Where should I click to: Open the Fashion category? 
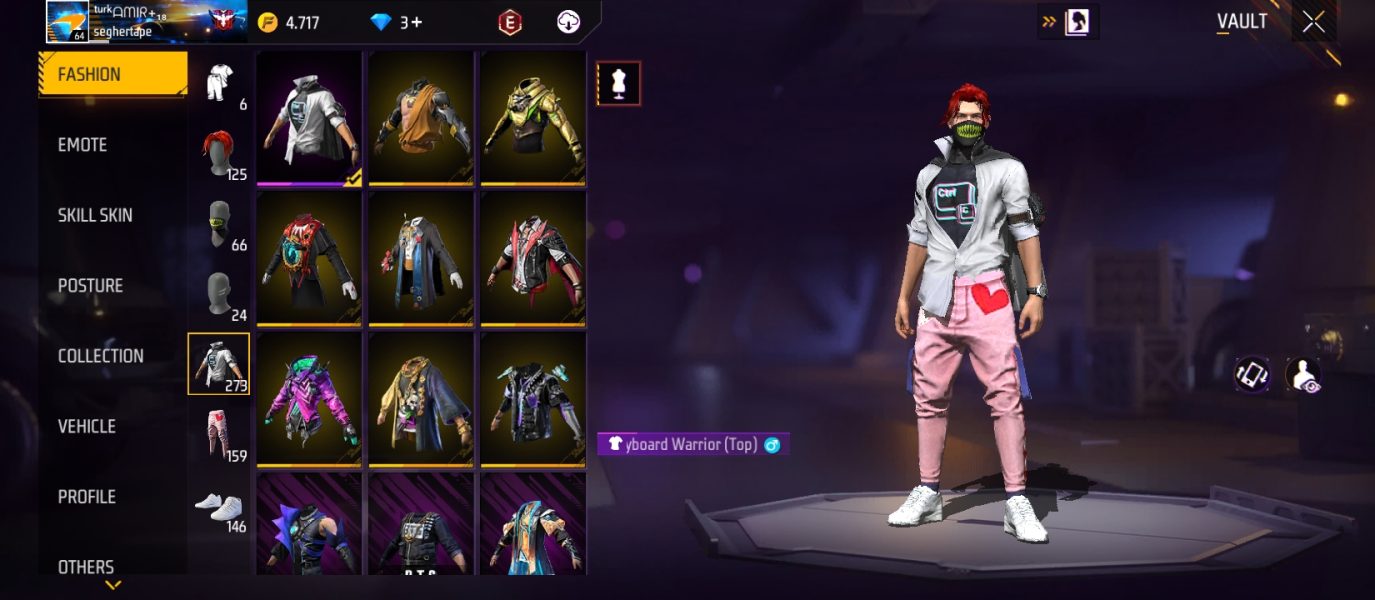click(x=112, y=74)
